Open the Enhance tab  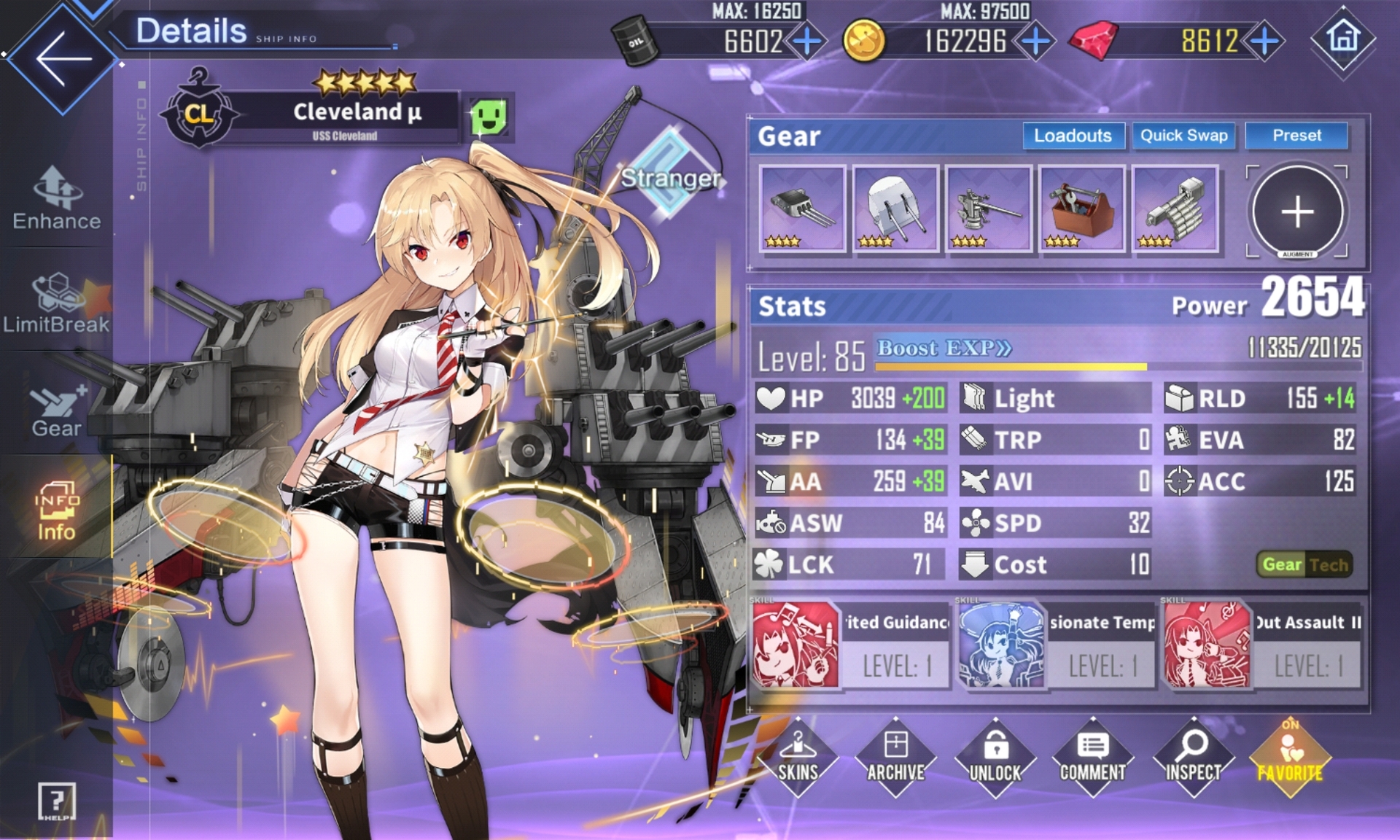[57, 198]
